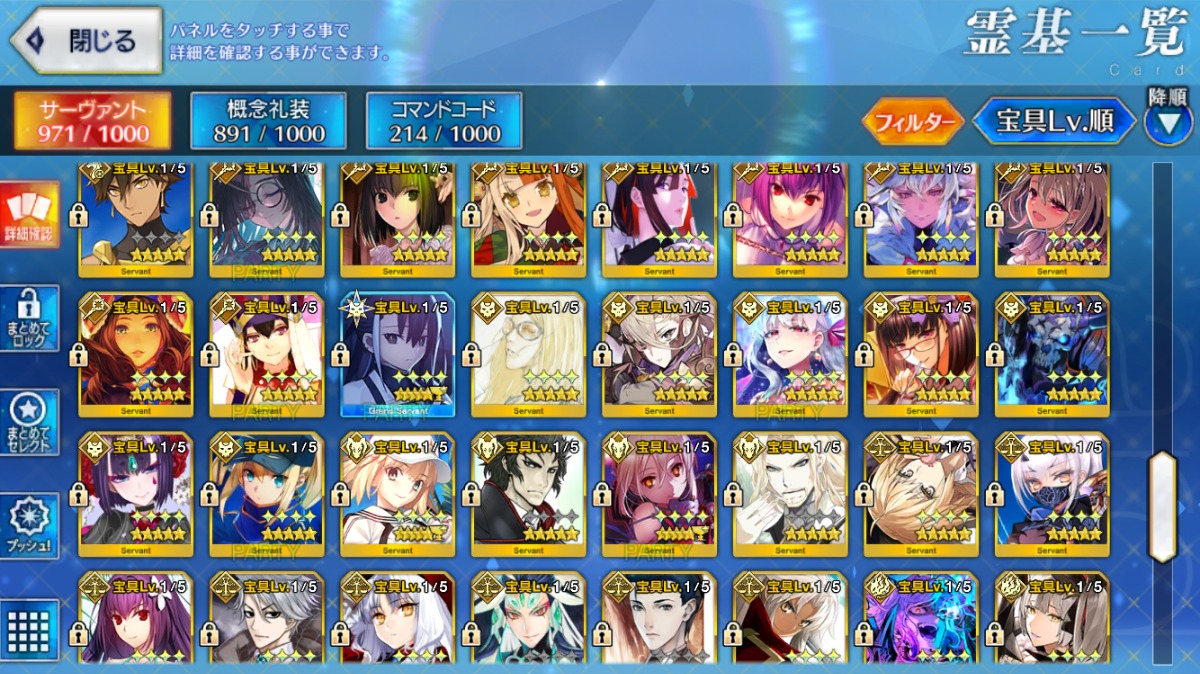
Task: Activate 詳細確認 detail check mode
Action: click(x=29, y=215)
